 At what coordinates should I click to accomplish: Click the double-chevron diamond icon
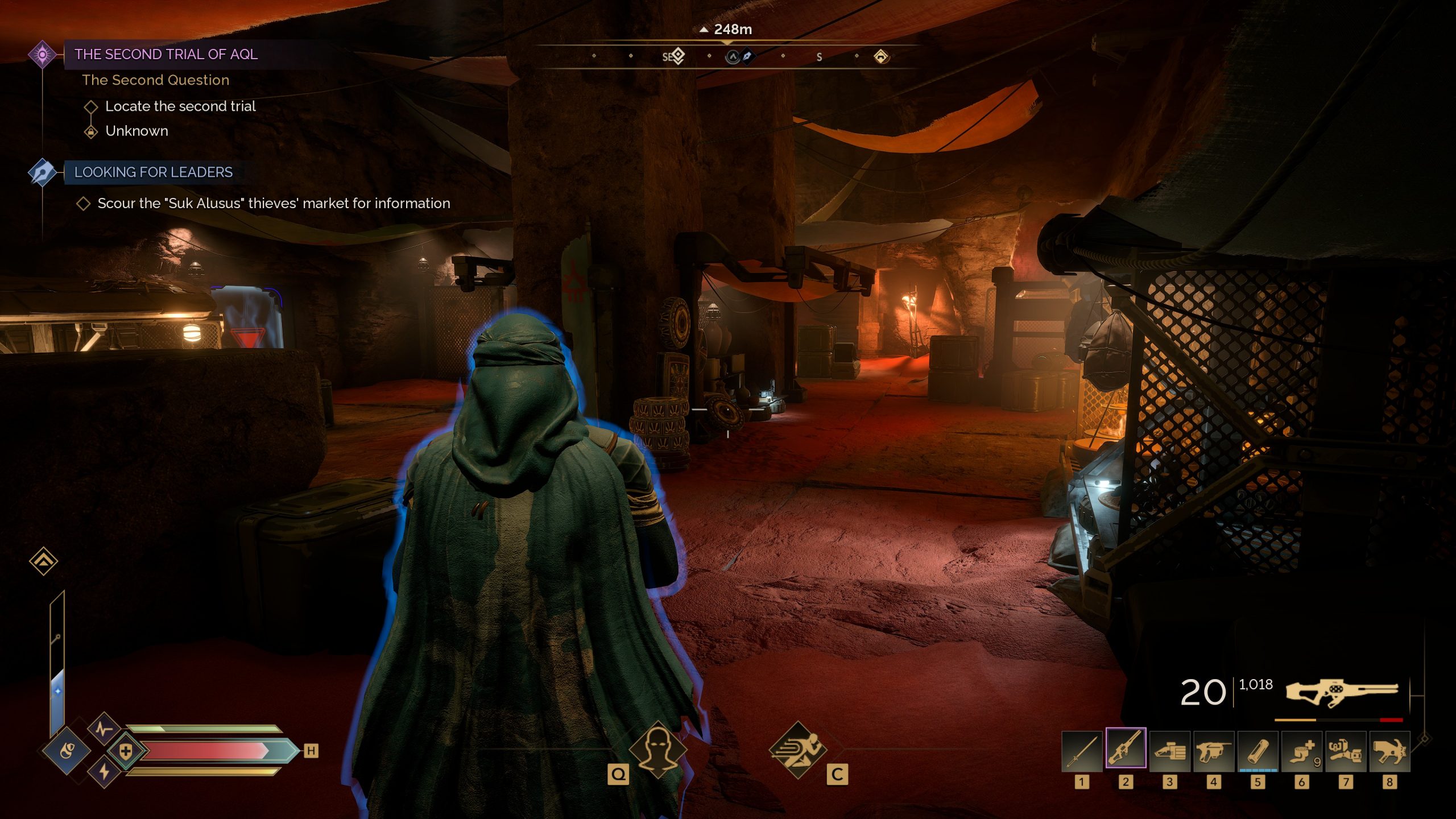click(44, 561)
